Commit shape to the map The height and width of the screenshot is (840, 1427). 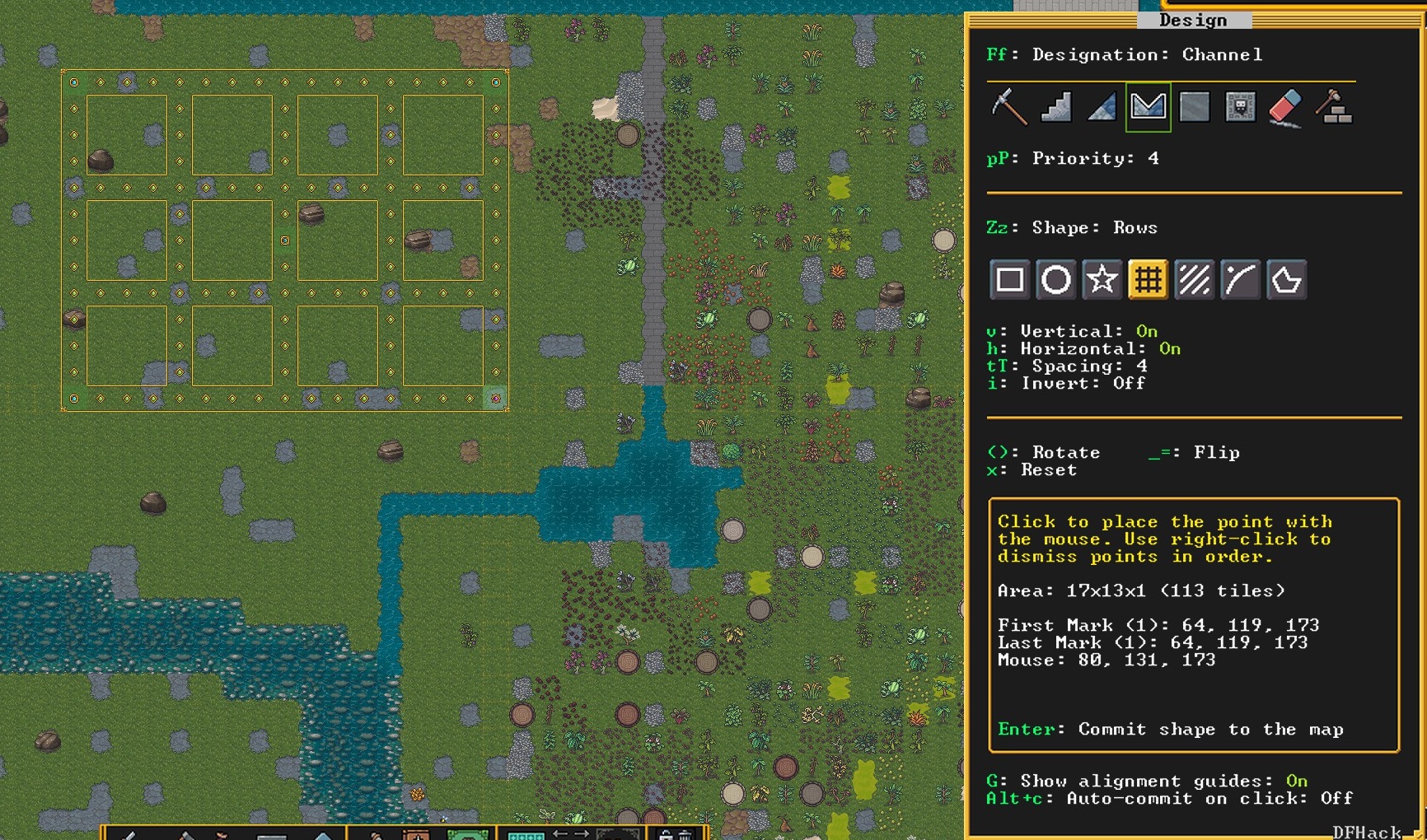click(x=1170, y=730)
